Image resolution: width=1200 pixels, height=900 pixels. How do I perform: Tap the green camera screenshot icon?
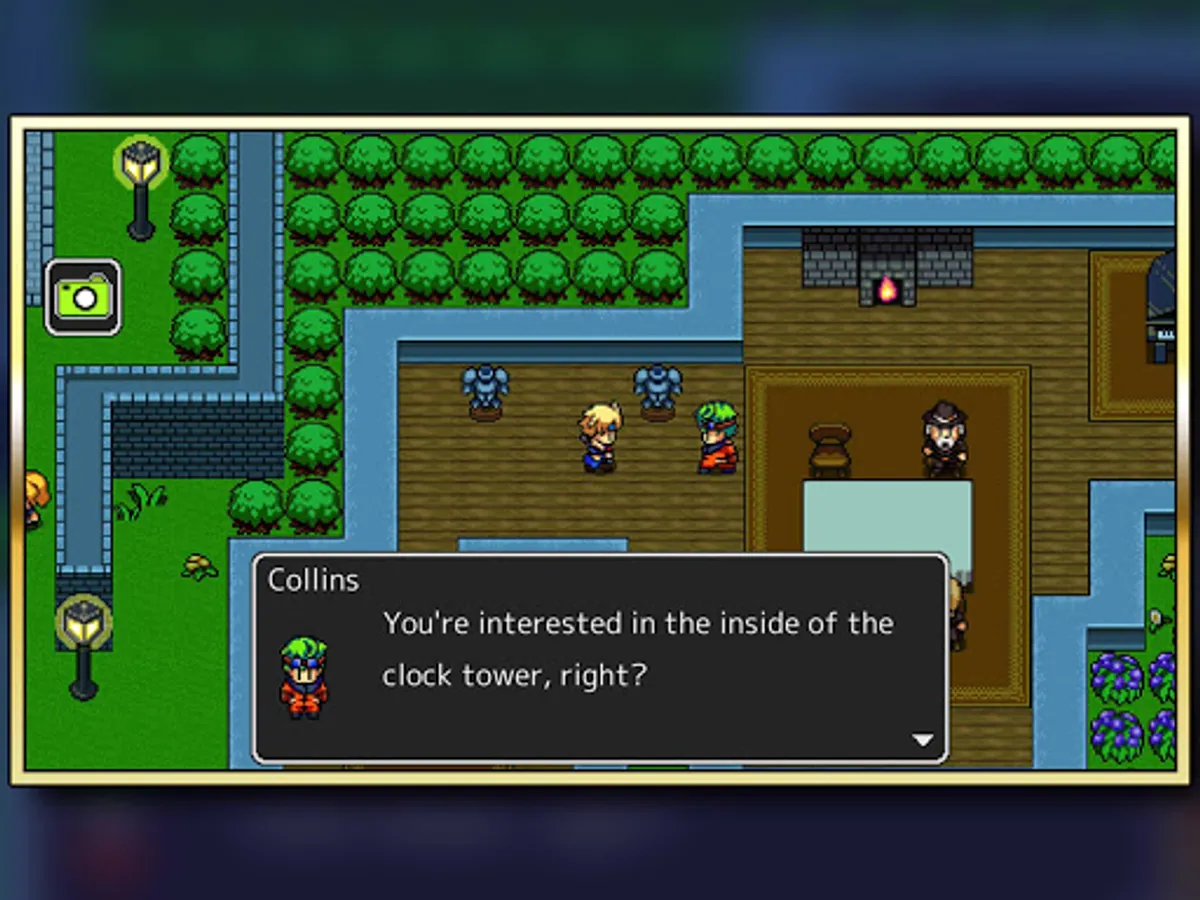(x=83, y=297)
